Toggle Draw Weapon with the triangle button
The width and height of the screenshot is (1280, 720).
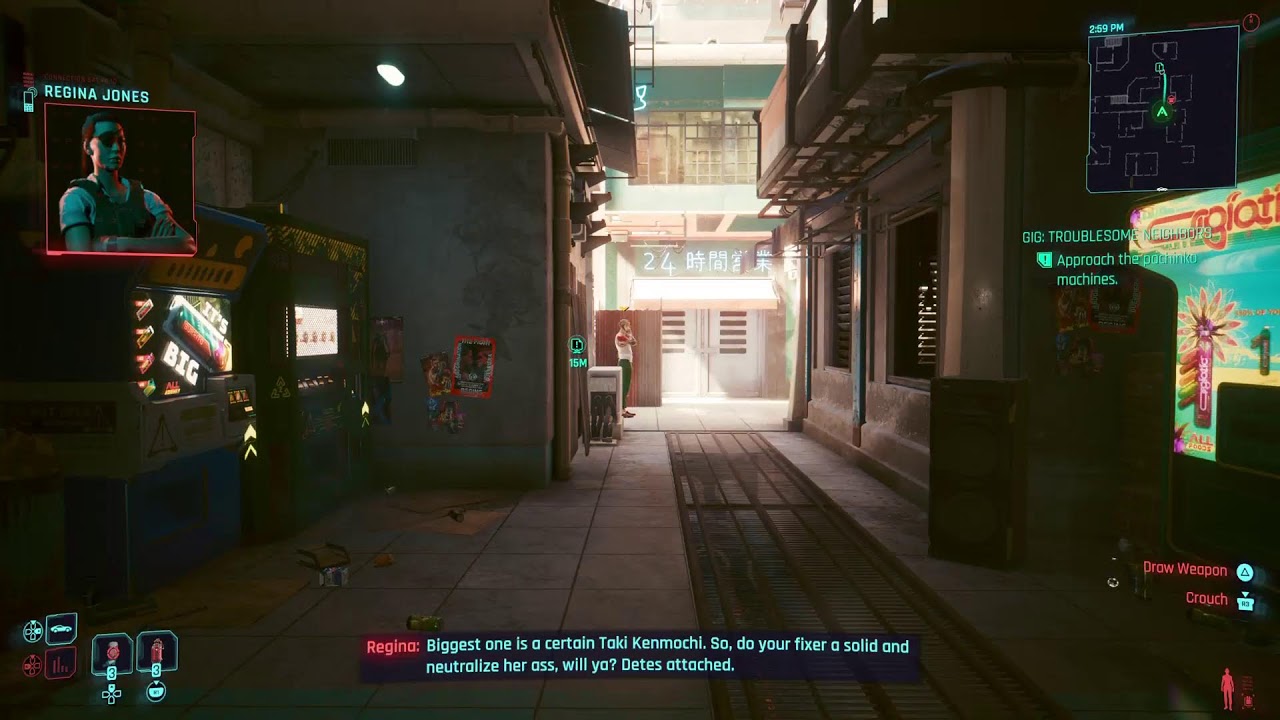pyautogui.click(x=1245, y=571)
